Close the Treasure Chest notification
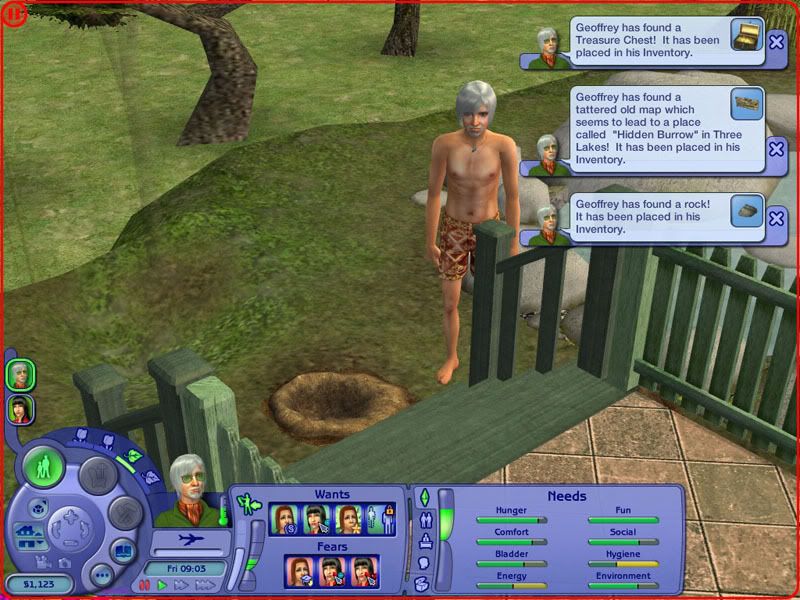This screenshot has width=800, height=600. tap(776, 41)
